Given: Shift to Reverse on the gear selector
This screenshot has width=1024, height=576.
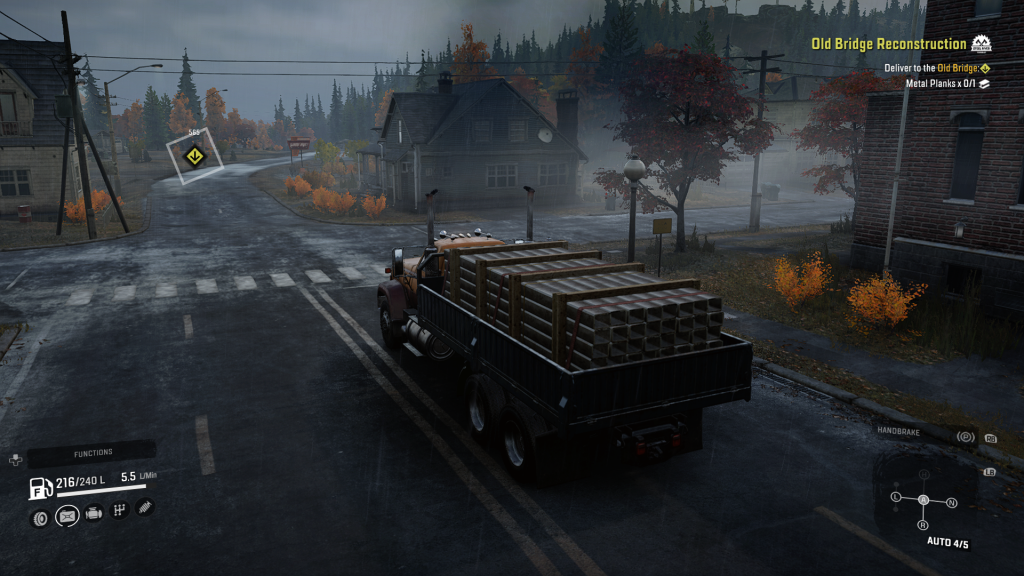Looking at the screenshot, I should click(922, 525).
